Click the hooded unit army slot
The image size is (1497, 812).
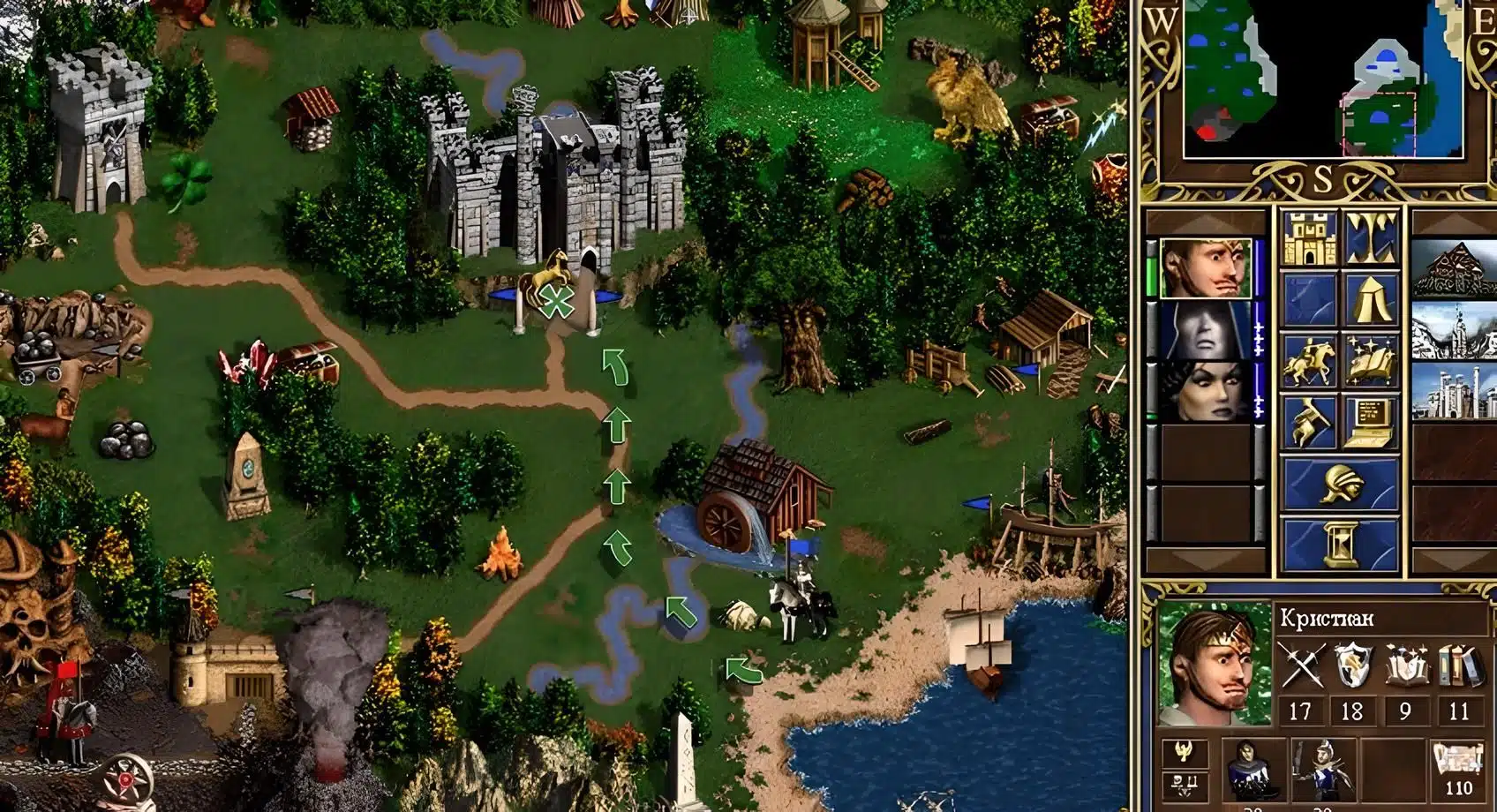coord(1252,771)
